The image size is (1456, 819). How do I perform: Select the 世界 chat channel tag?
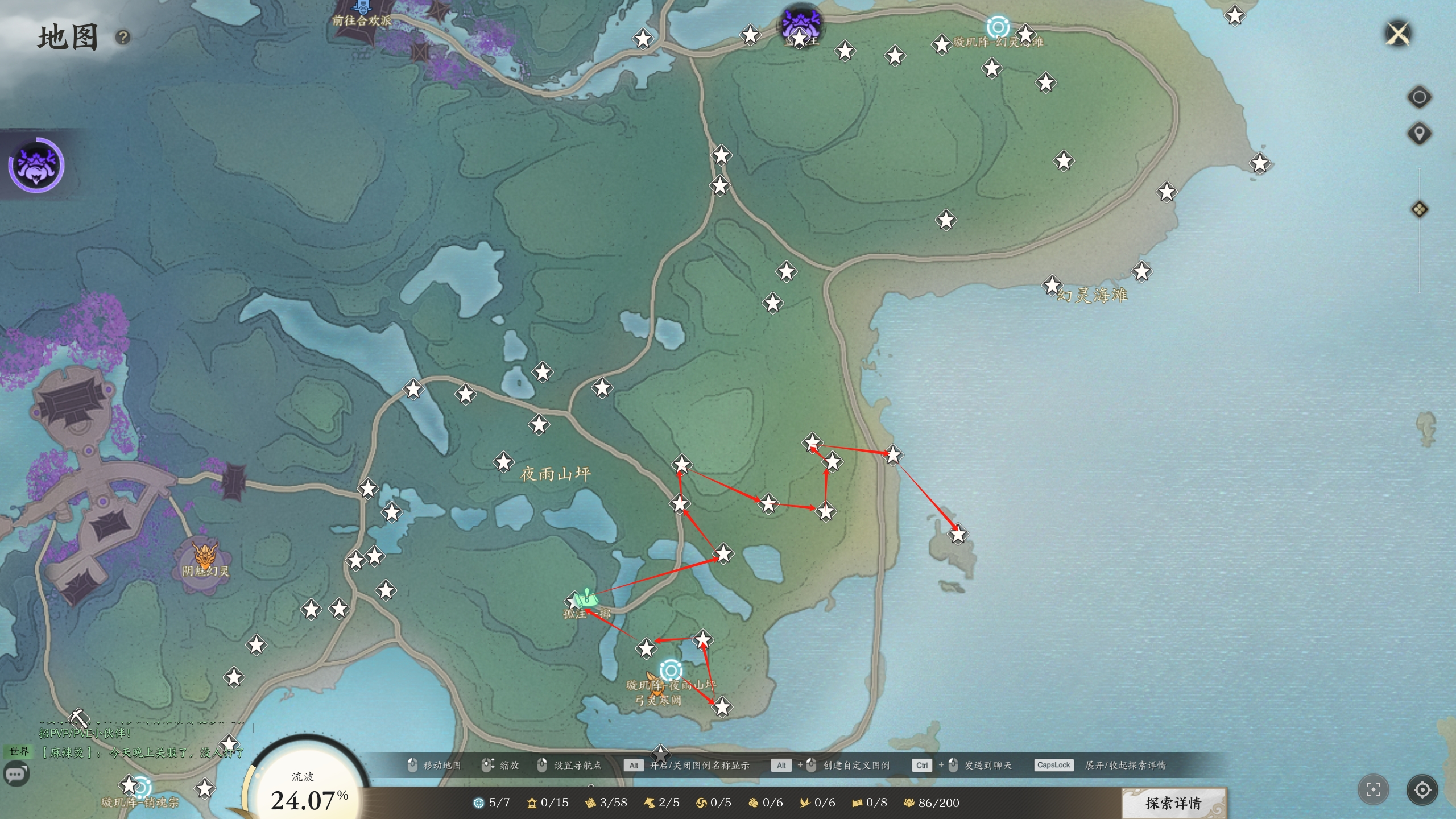coord(19,752)
